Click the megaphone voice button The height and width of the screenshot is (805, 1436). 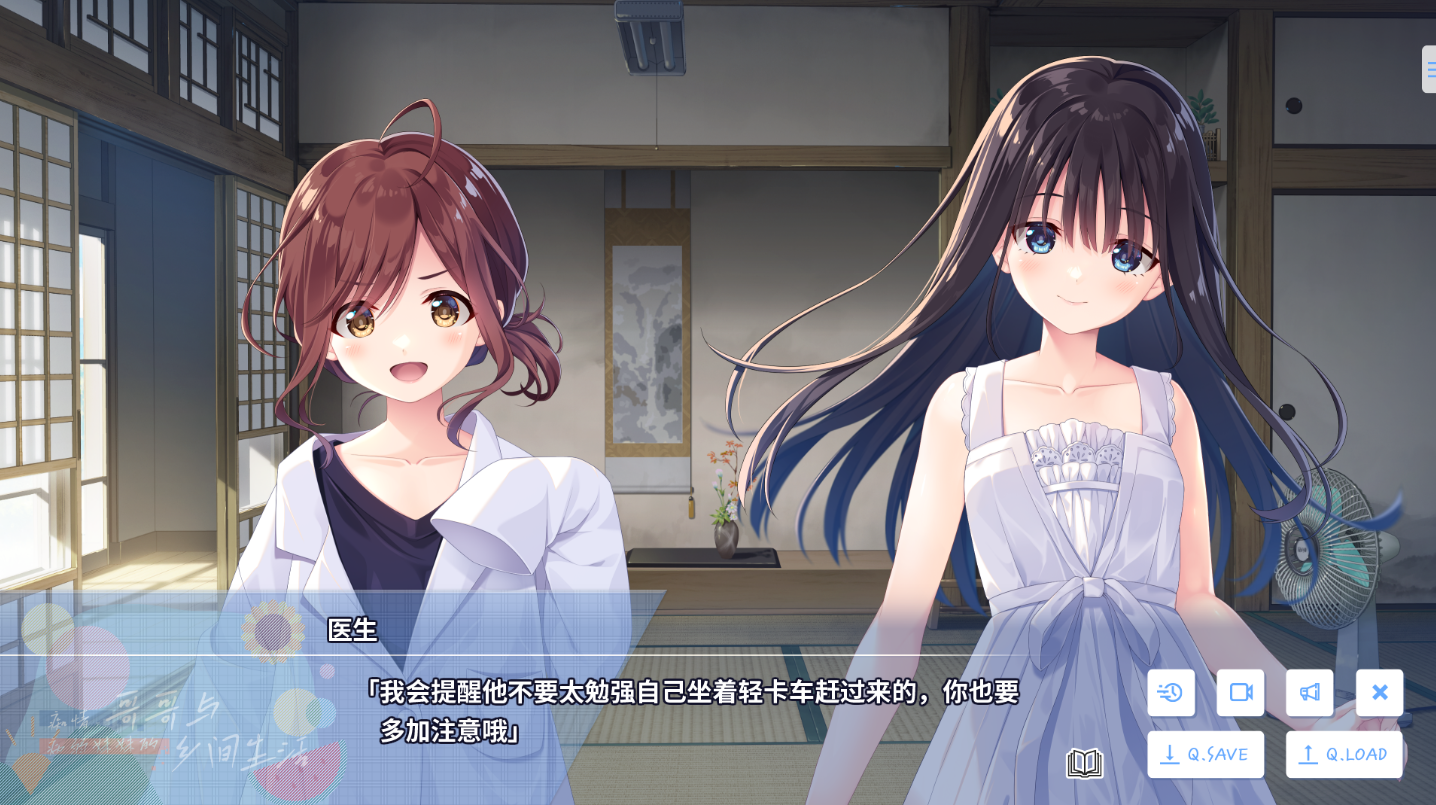point(1309,692)
